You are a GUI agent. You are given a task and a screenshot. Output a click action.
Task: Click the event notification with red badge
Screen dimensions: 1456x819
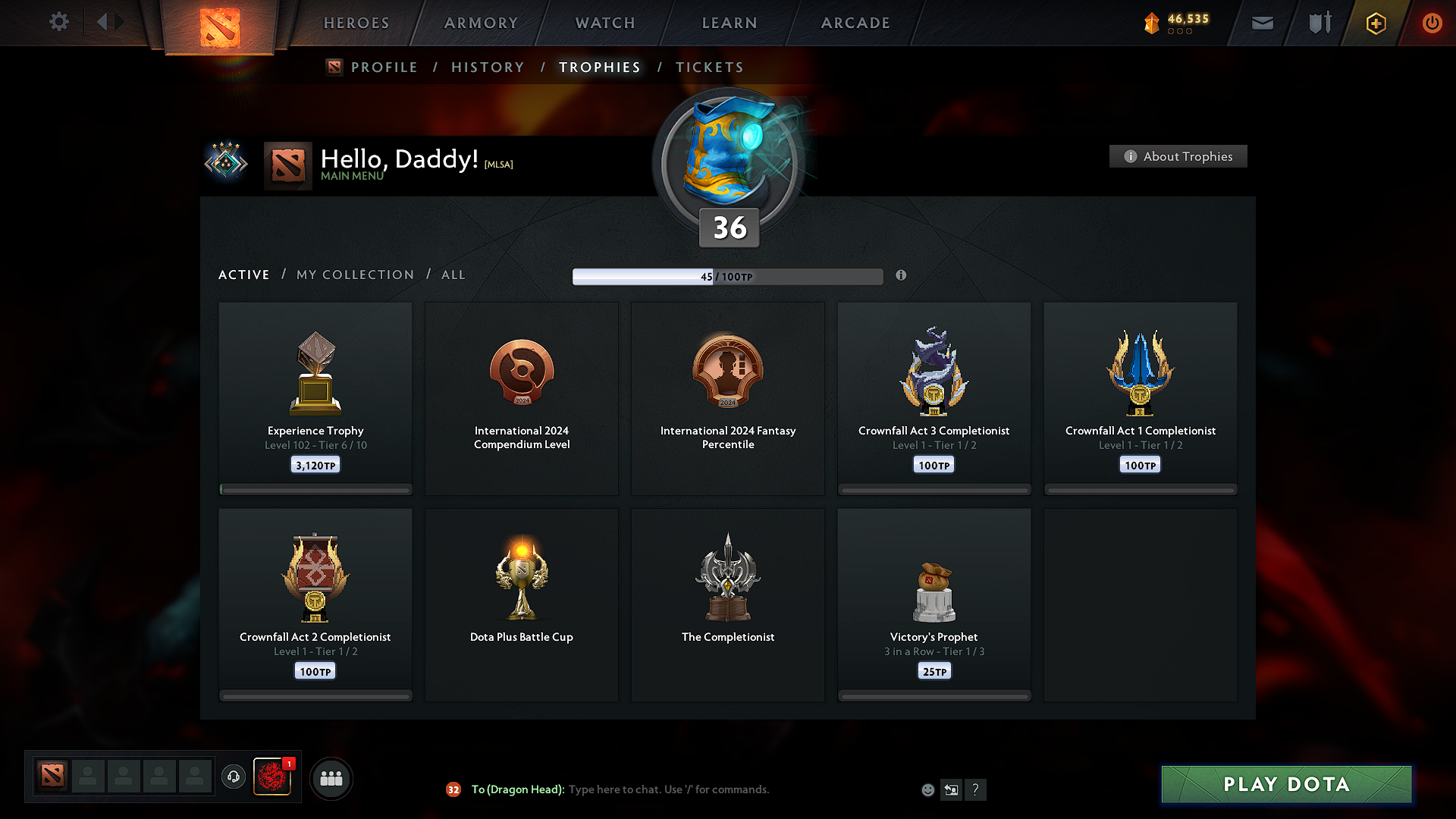point(273,777)
